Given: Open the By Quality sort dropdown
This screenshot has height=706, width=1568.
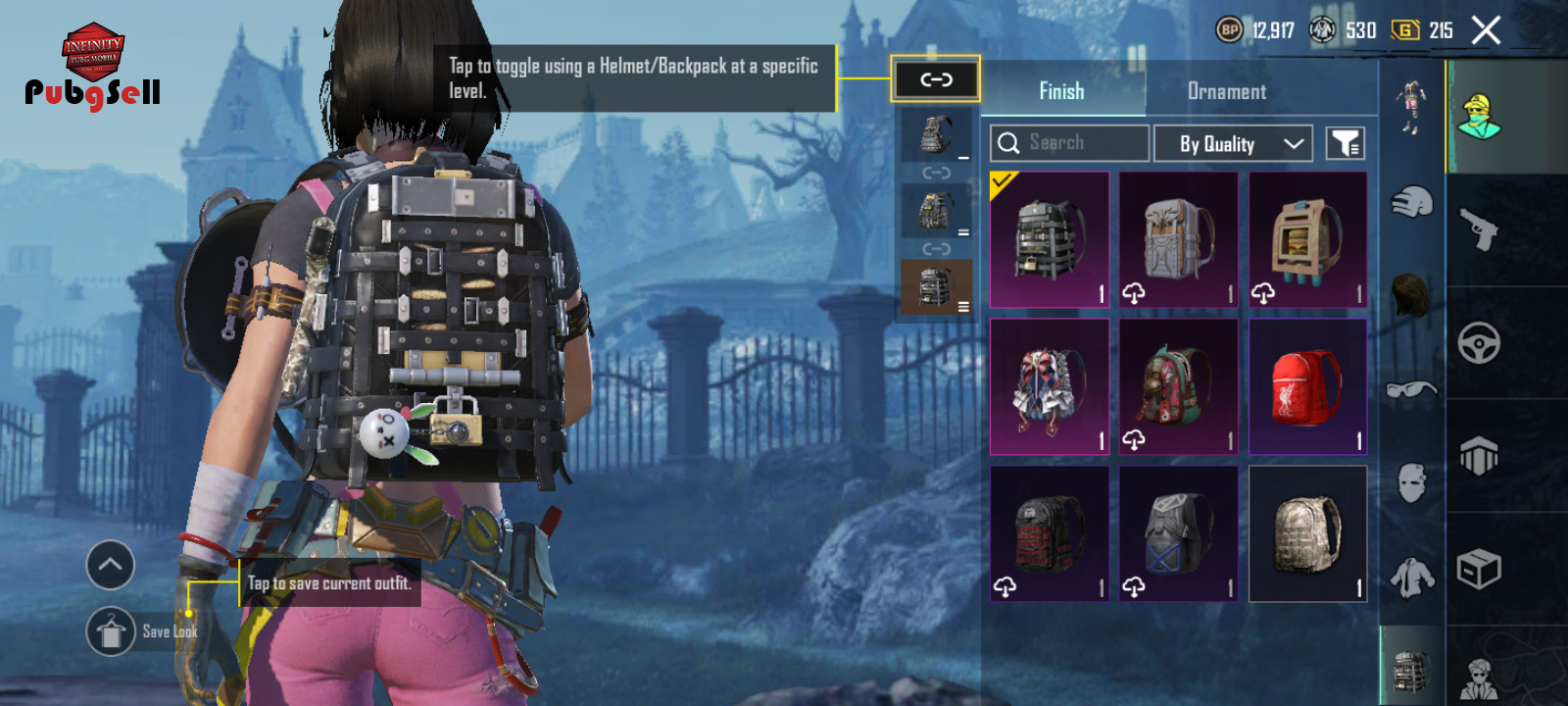Looking at the screenshot, I should (1233, 143).
